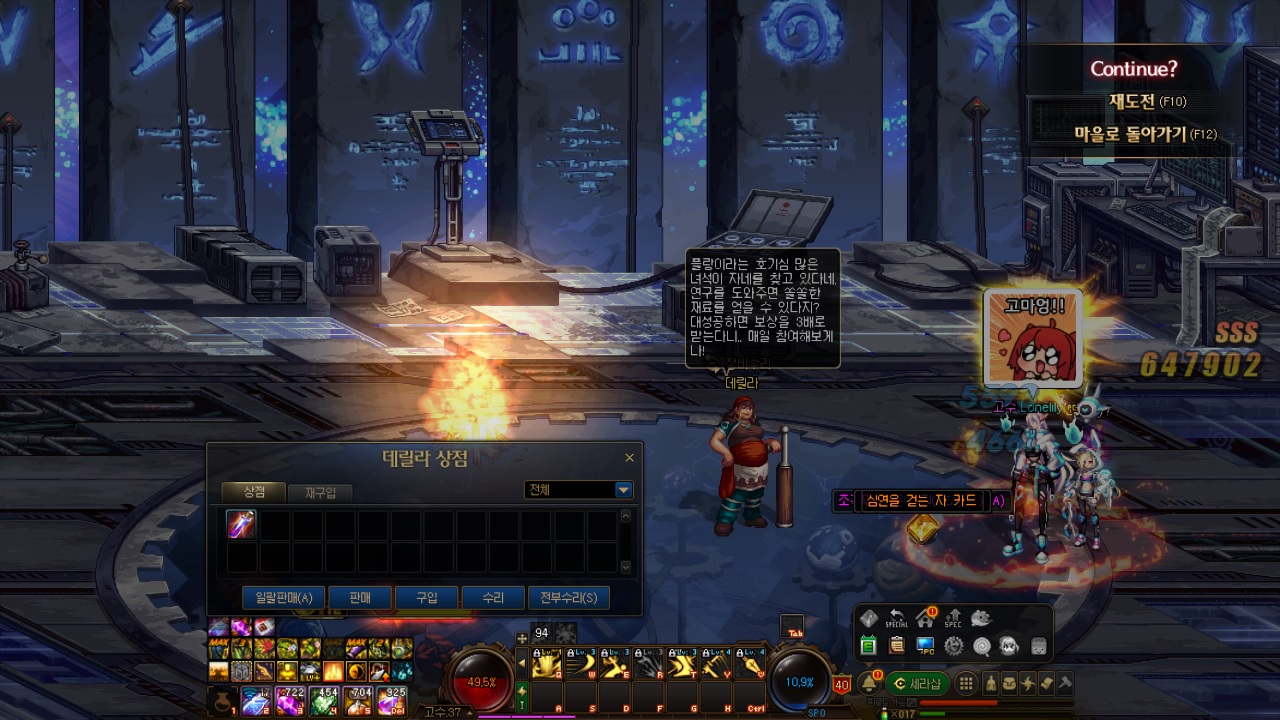1280x720 pixels.
Task: Switch to the 재구입 buyback tab
Action: pyautogui.click(x=320, y=492)
